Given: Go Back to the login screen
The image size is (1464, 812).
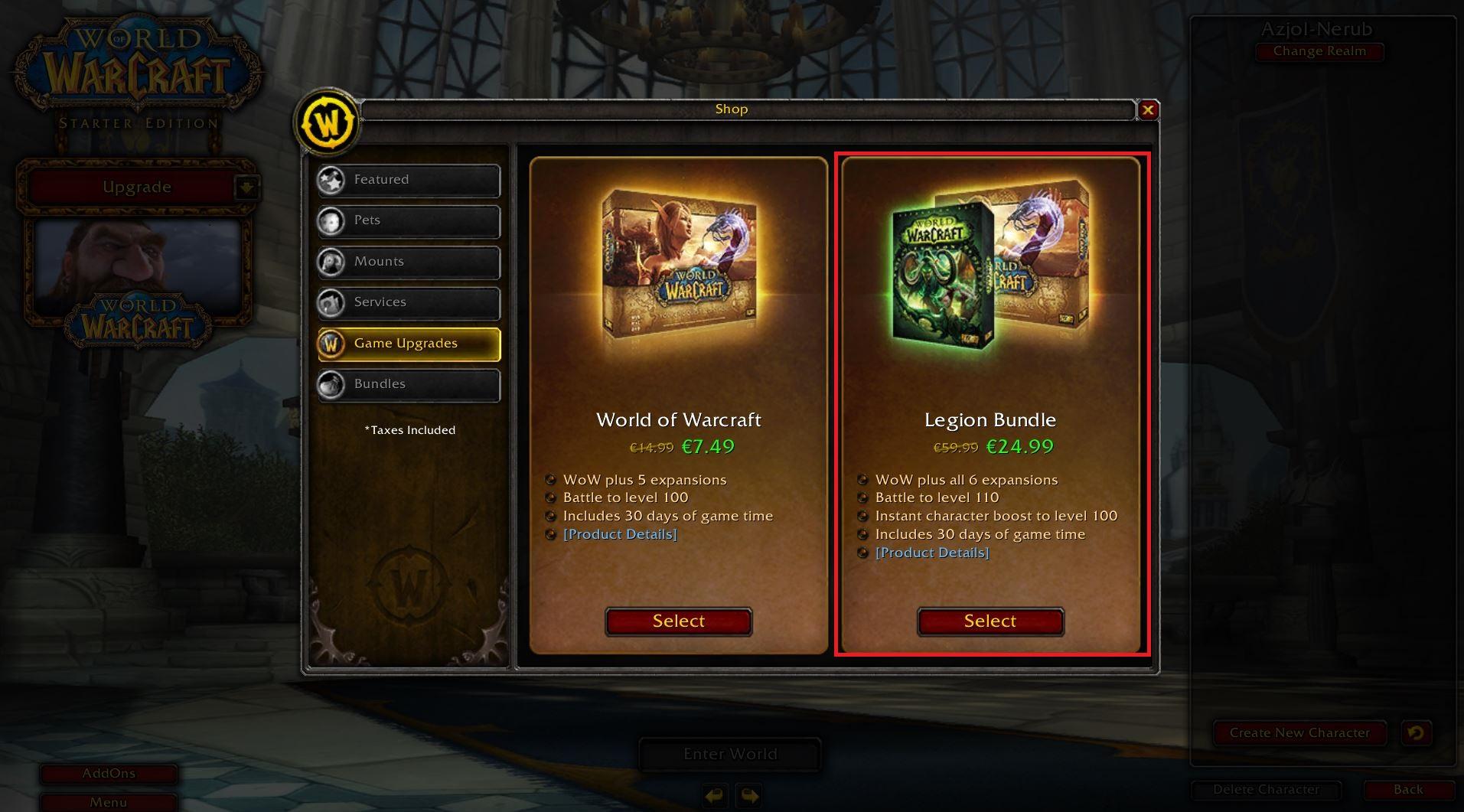Looking at the screenshot, I should (x=1408, y=790).
